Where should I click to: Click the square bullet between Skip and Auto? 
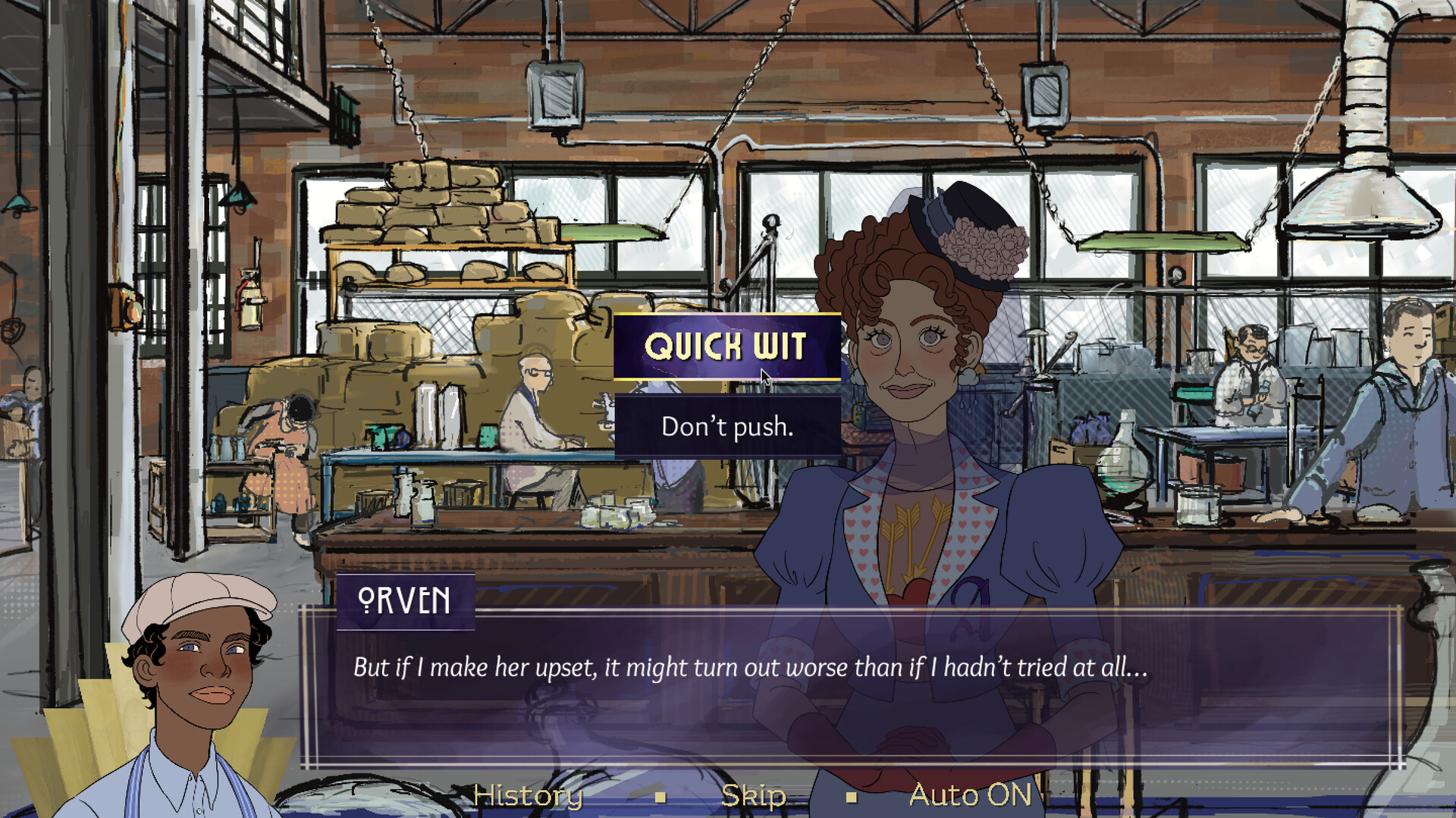click(x=851, y=798)
